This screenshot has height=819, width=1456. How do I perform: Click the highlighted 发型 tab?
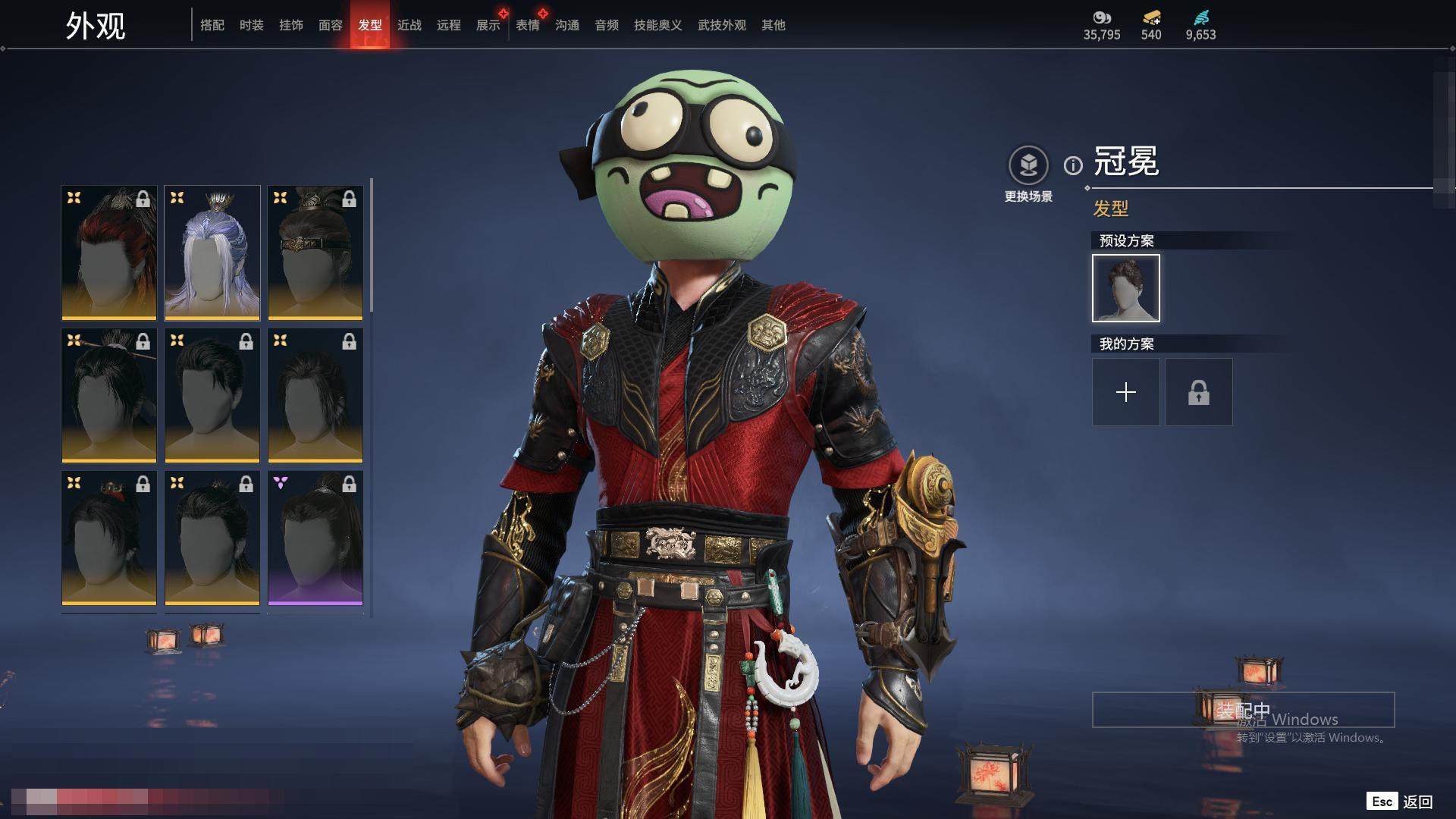coord(370,25)
